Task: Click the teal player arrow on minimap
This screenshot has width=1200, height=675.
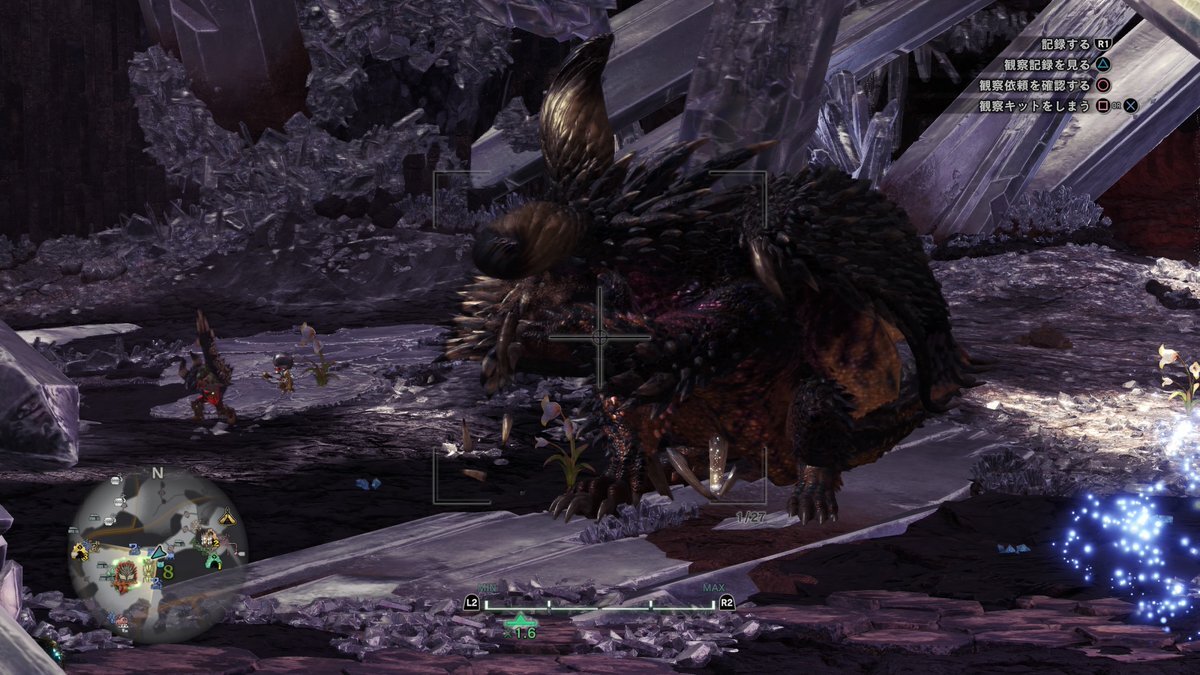Action: click(157, 553)
